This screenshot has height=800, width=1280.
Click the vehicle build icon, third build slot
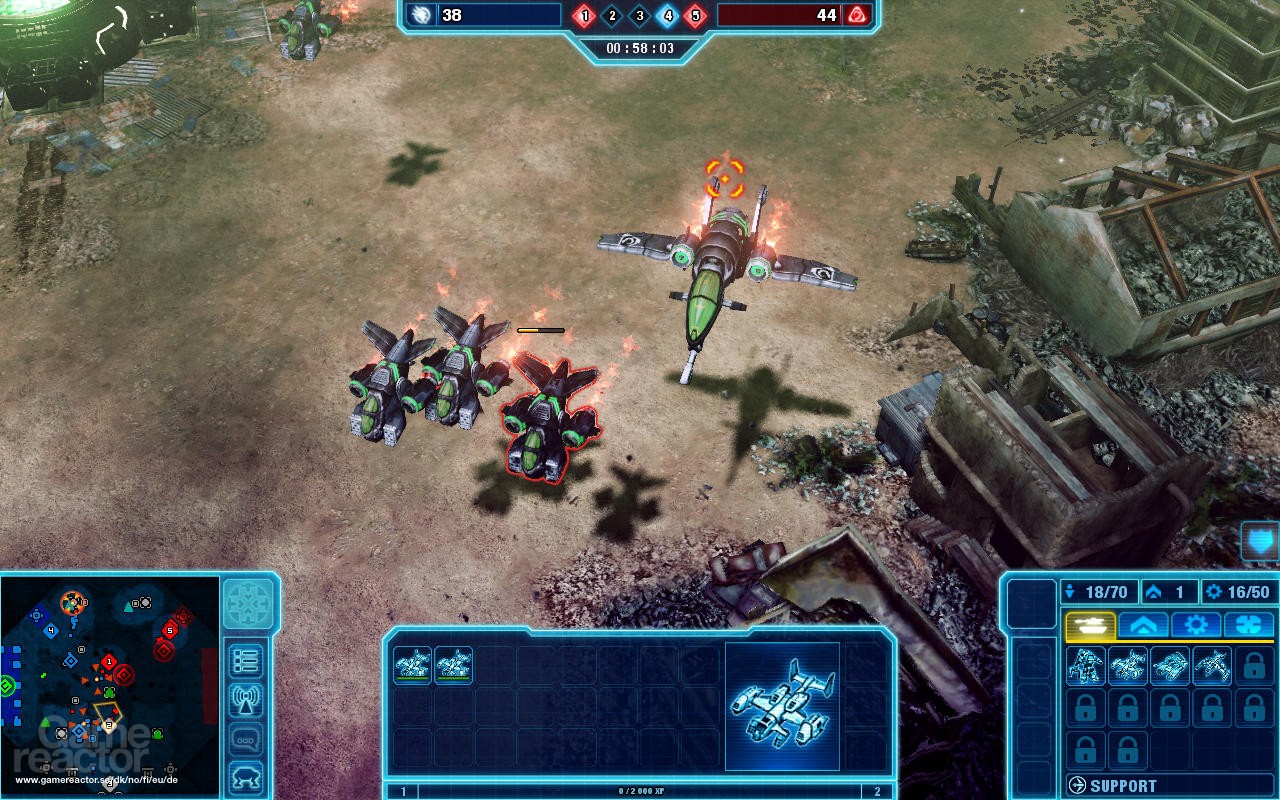[1170, 665]
